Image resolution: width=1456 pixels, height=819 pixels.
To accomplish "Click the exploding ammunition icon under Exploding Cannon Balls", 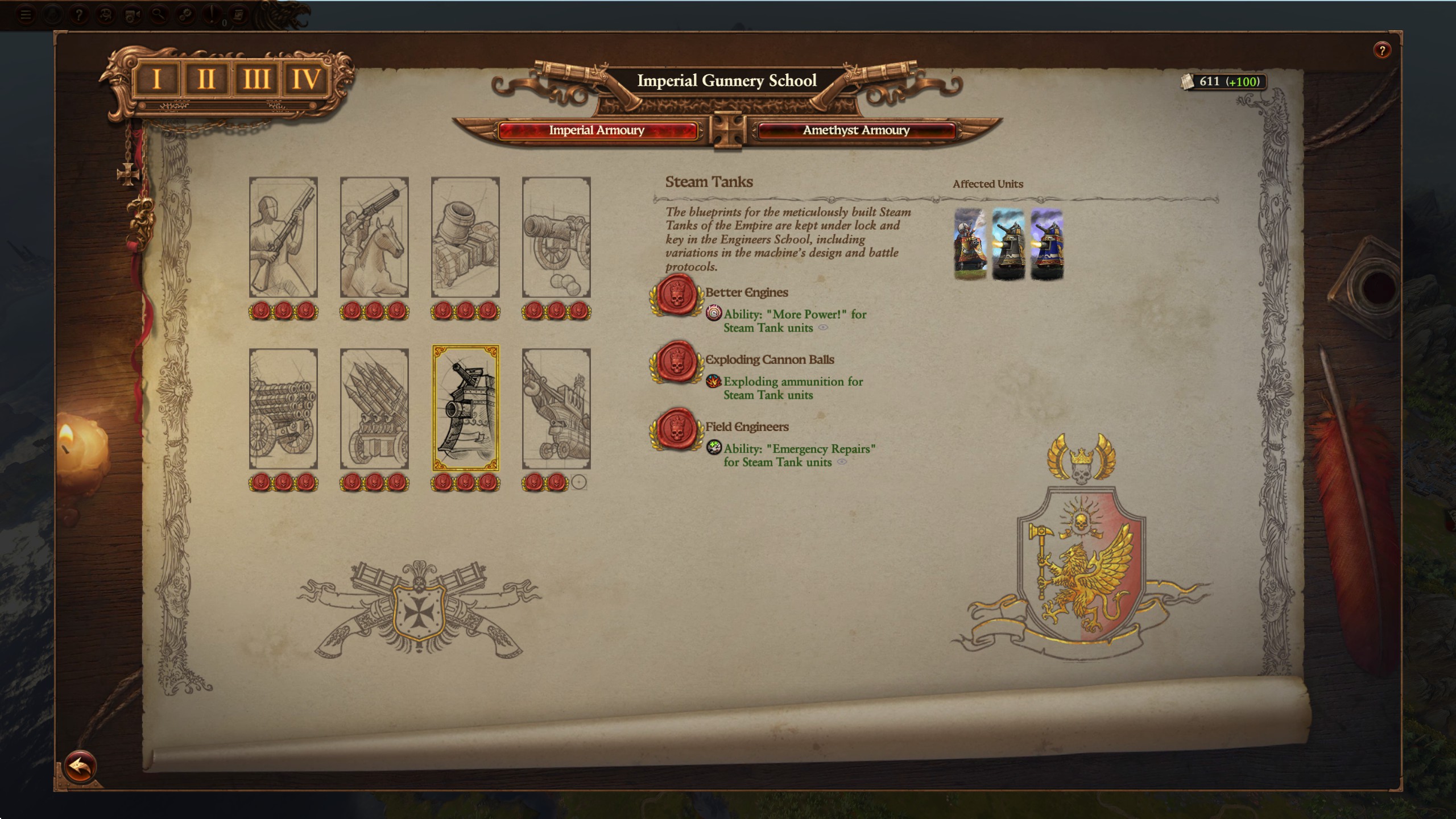I will [x=714, y=382].
